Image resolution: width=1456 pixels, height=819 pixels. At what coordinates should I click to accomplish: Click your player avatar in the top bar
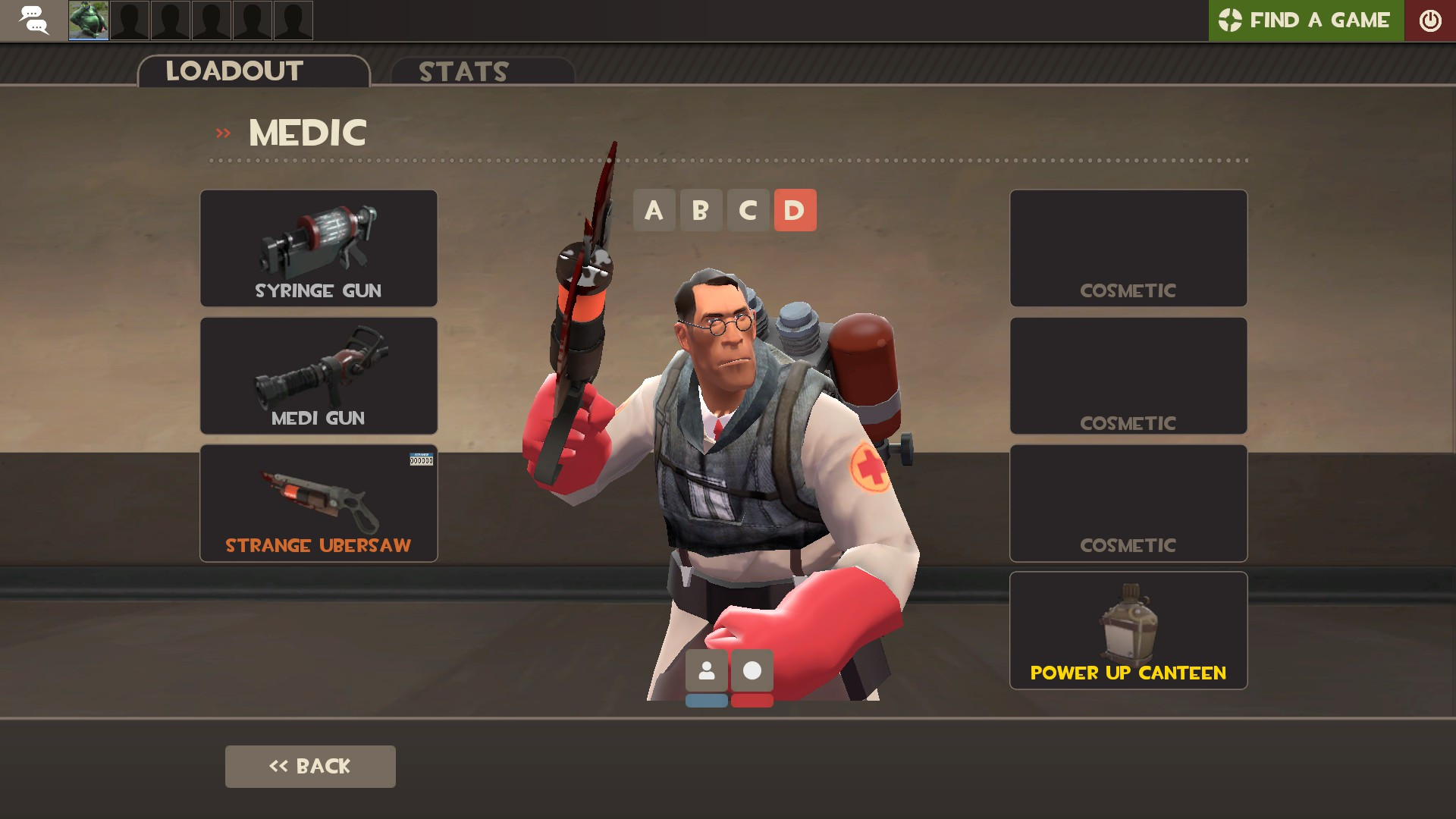coord(87,20)
